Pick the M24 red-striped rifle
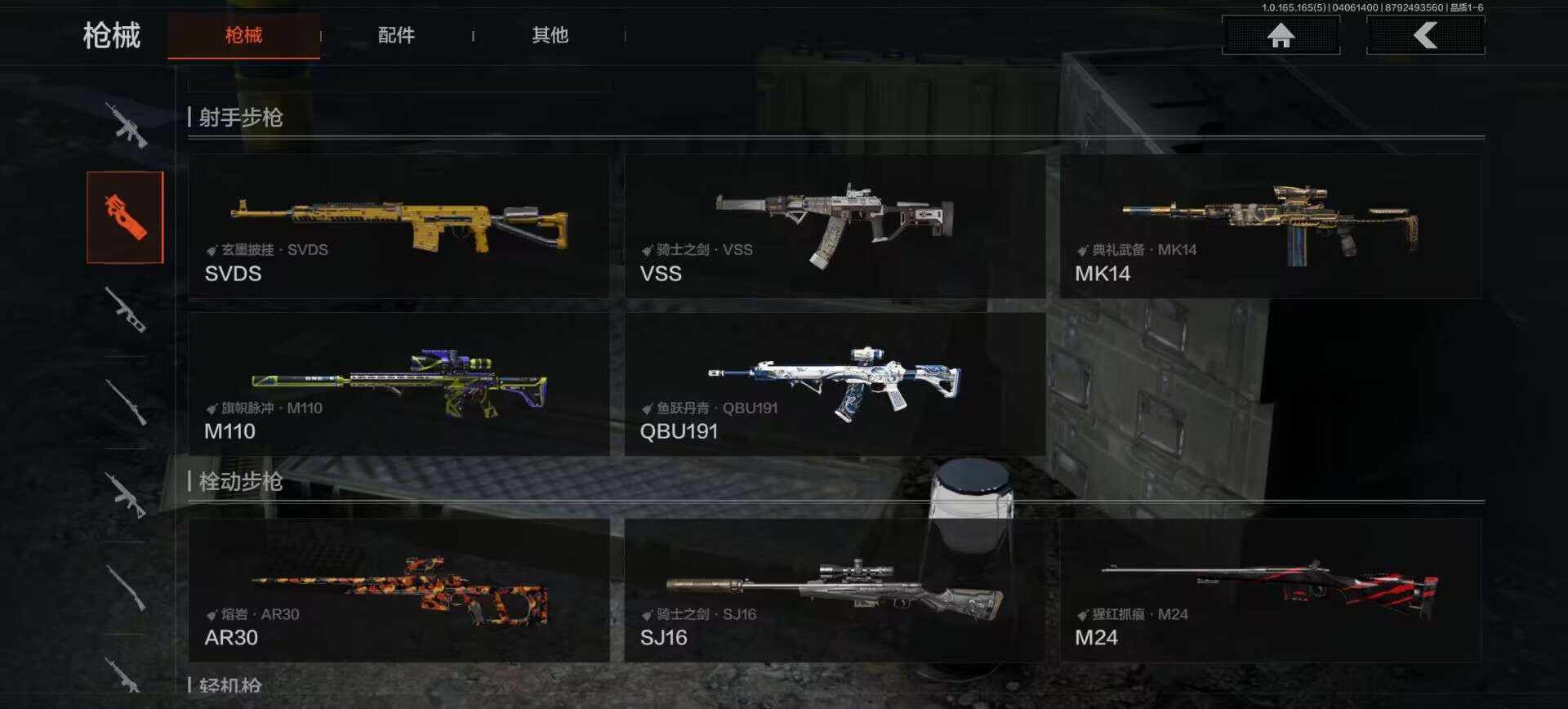Image resolution: width=1568 pixels, height=709 pixels. click(x=1270, y=590)
